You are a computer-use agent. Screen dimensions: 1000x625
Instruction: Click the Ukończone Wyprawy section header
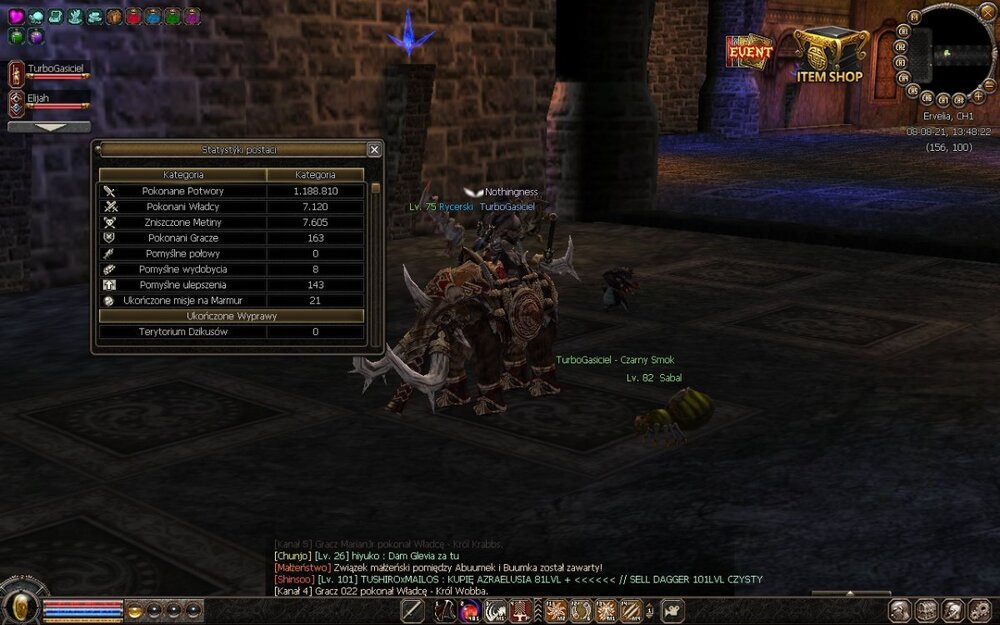click(231, 316)
